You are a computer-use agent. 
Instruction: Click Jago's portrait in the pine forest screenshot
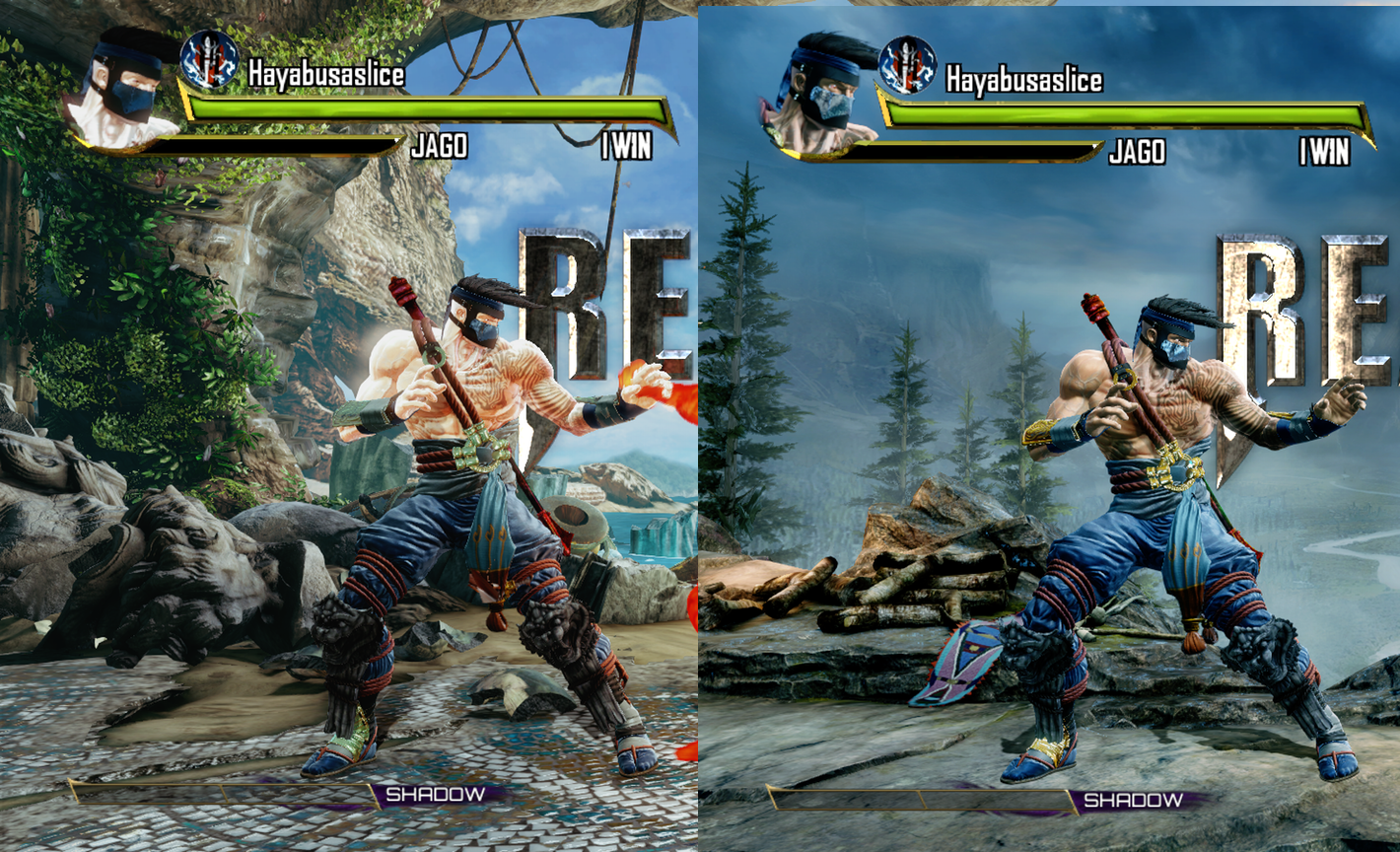[x=820, y=95]
